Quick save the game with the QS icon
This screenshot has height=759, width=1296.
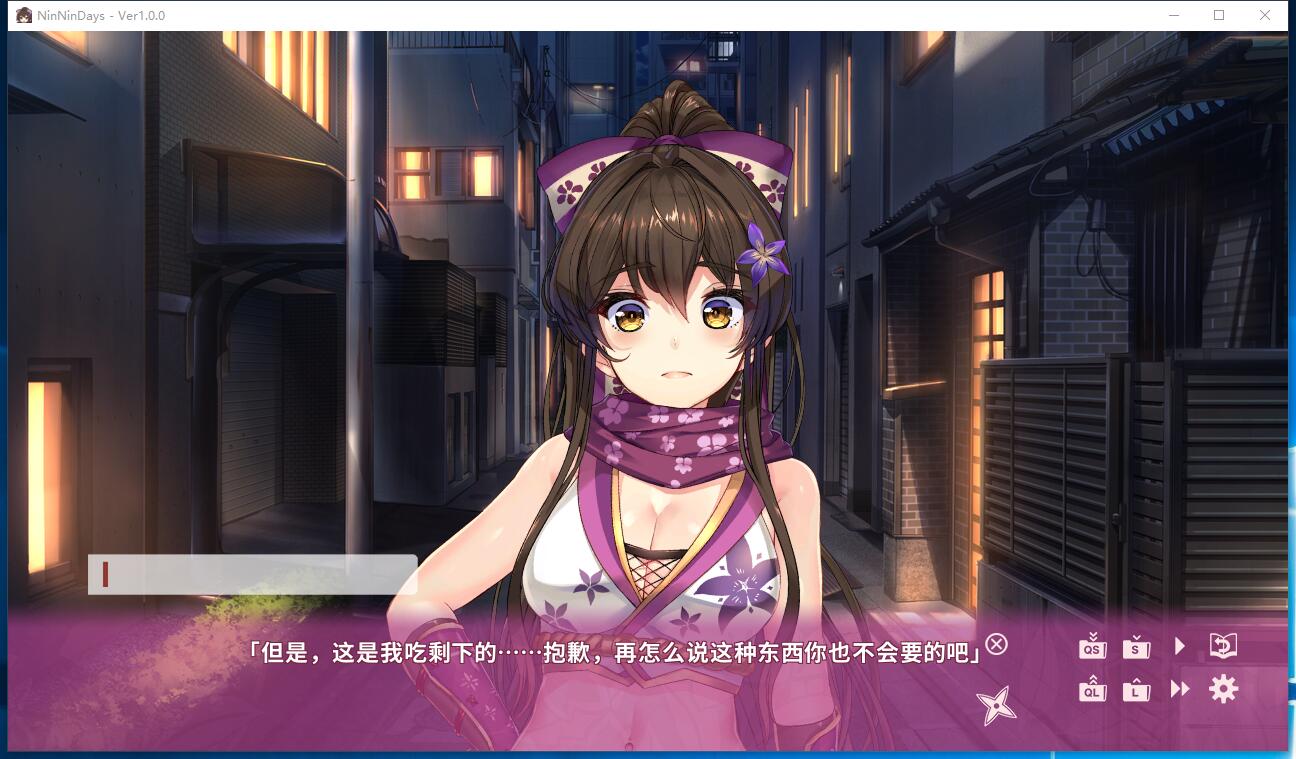1093,647
